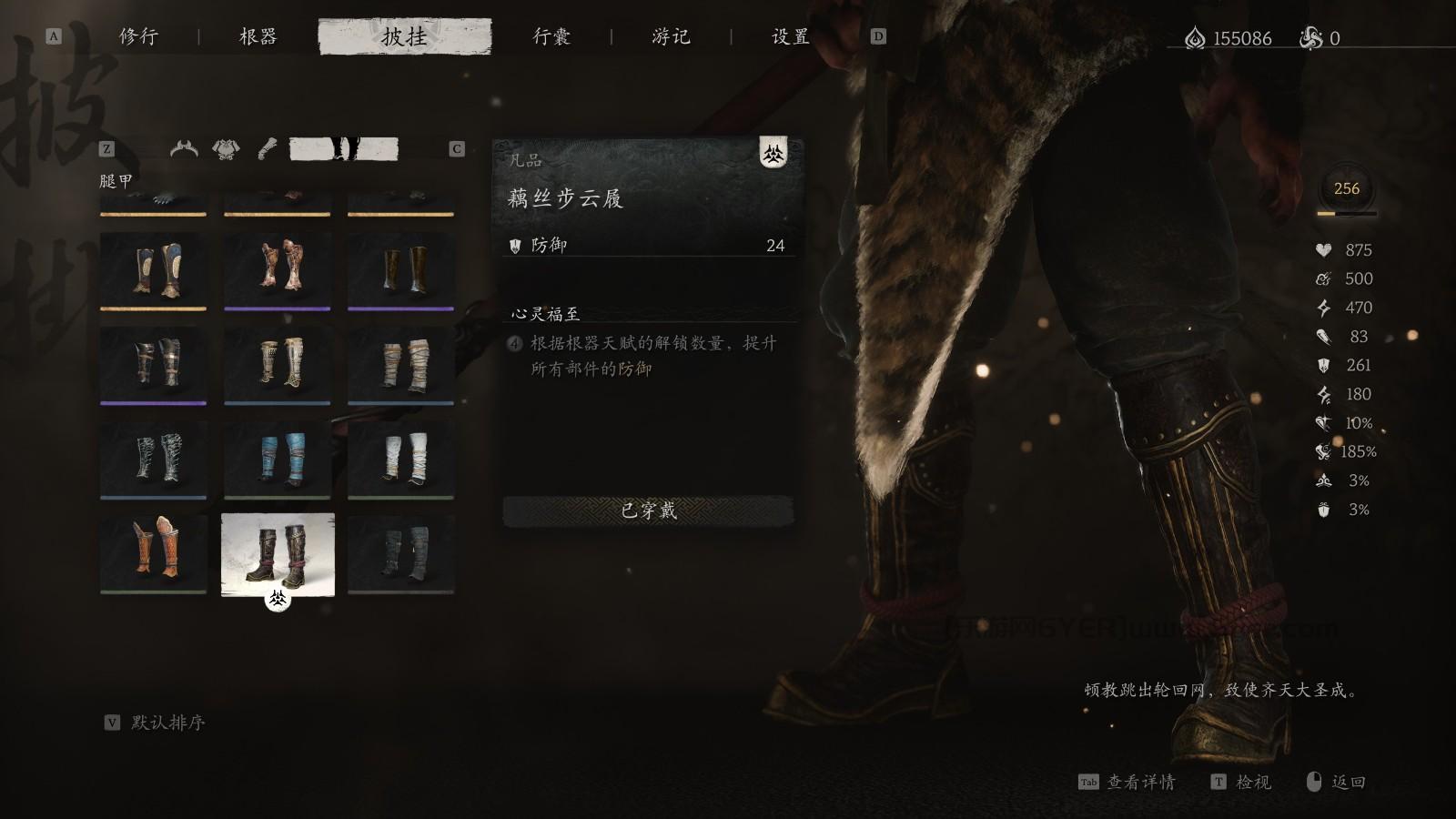Click the equipped emblem badge on the worn boots
1456x819 pixels.
pos(278,601)
